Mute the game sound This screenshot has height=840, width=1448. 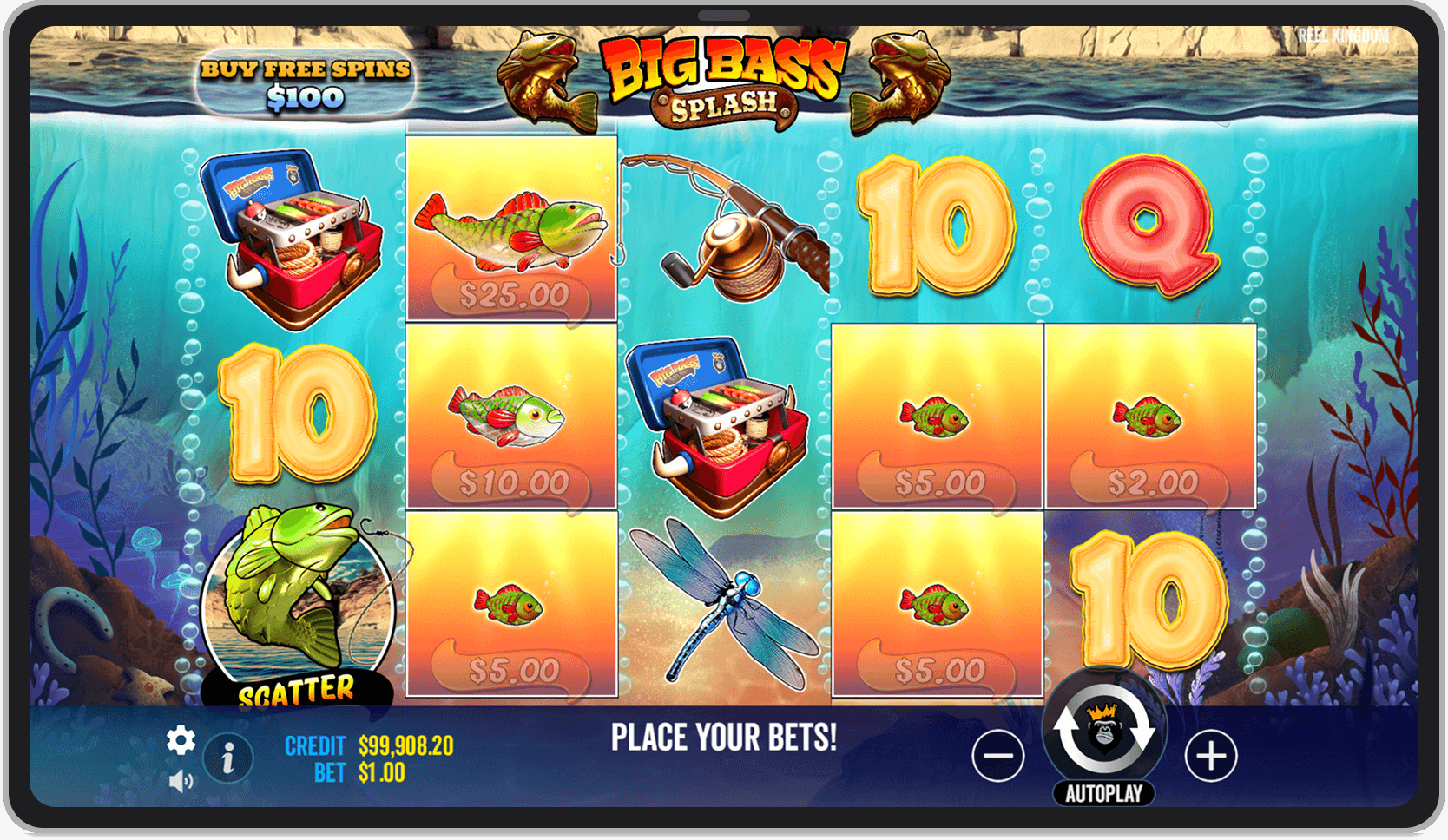pyautogui.click(x=181, y=781)
